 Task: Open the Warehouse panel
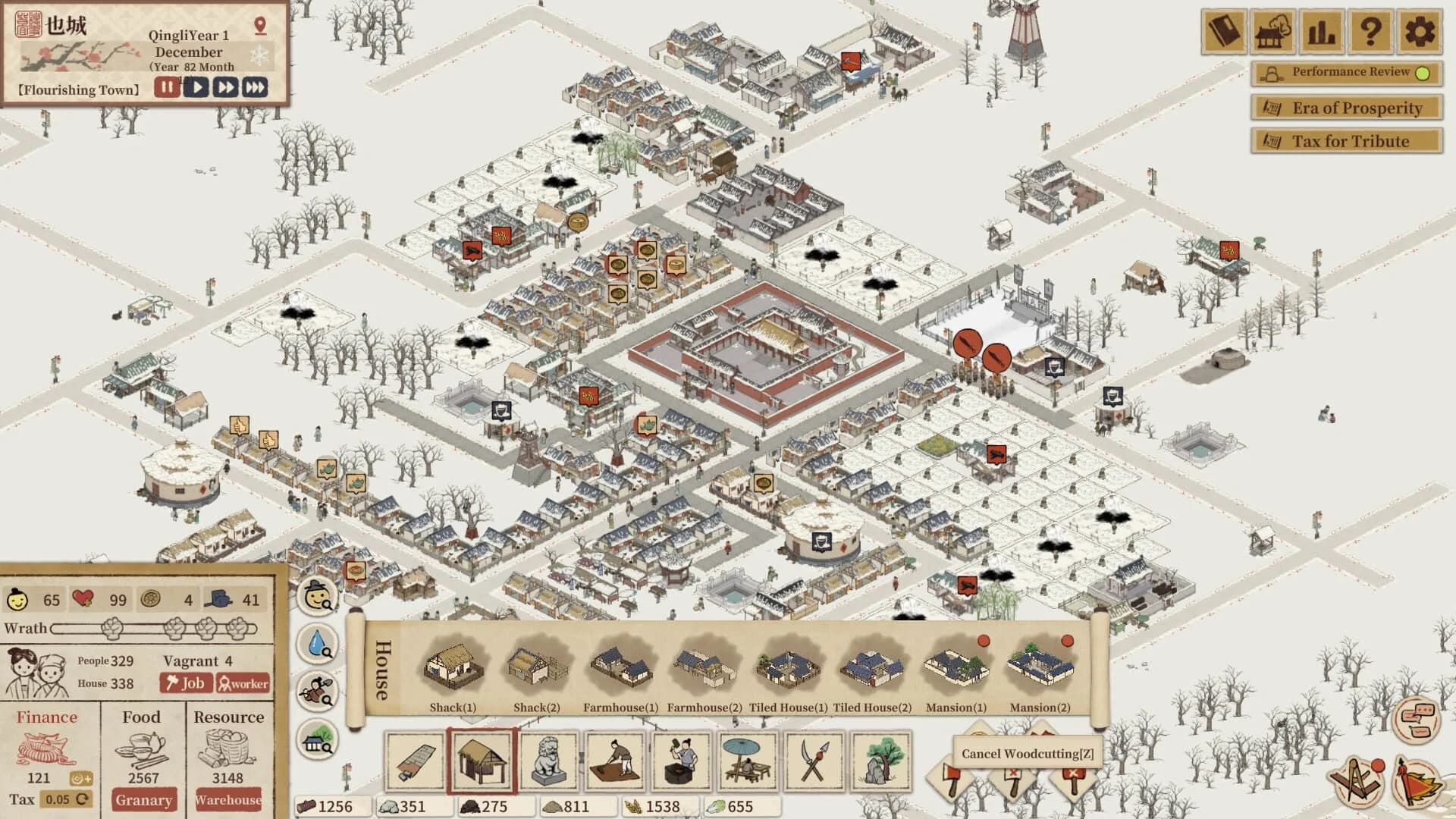coord(227,801)
